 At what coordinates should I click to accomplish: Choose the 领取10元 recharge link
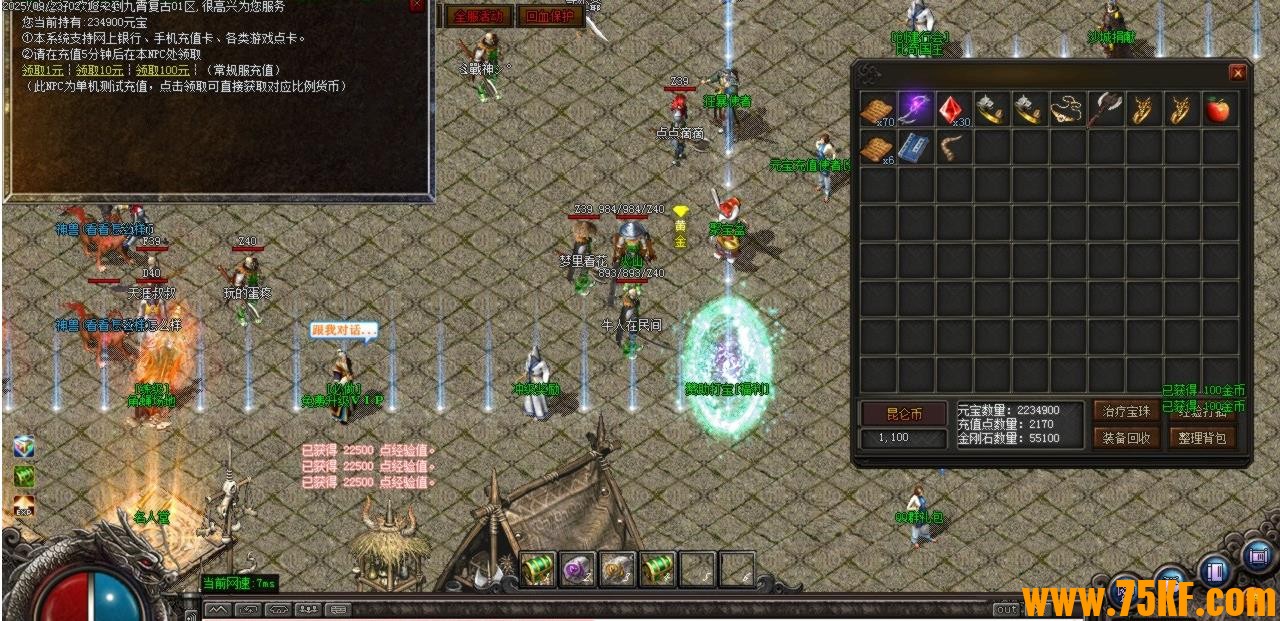(x=100, y=70)
